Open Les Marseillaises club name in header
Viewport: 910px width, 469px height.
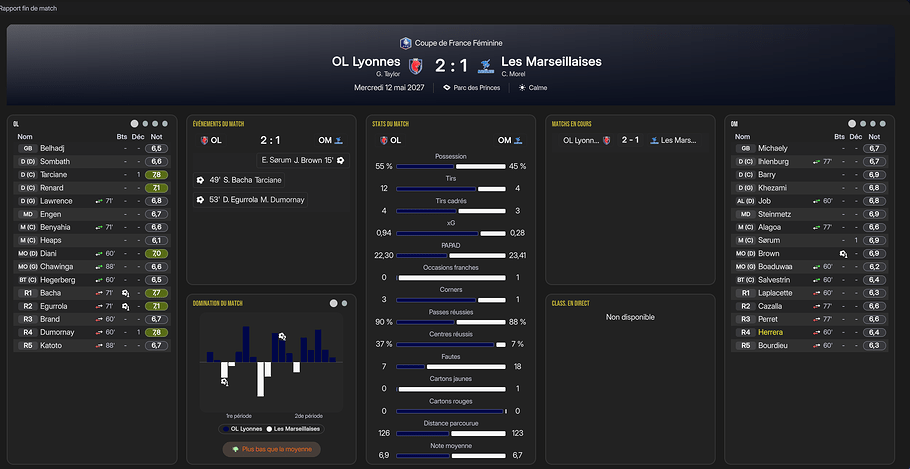pos(551,61)
